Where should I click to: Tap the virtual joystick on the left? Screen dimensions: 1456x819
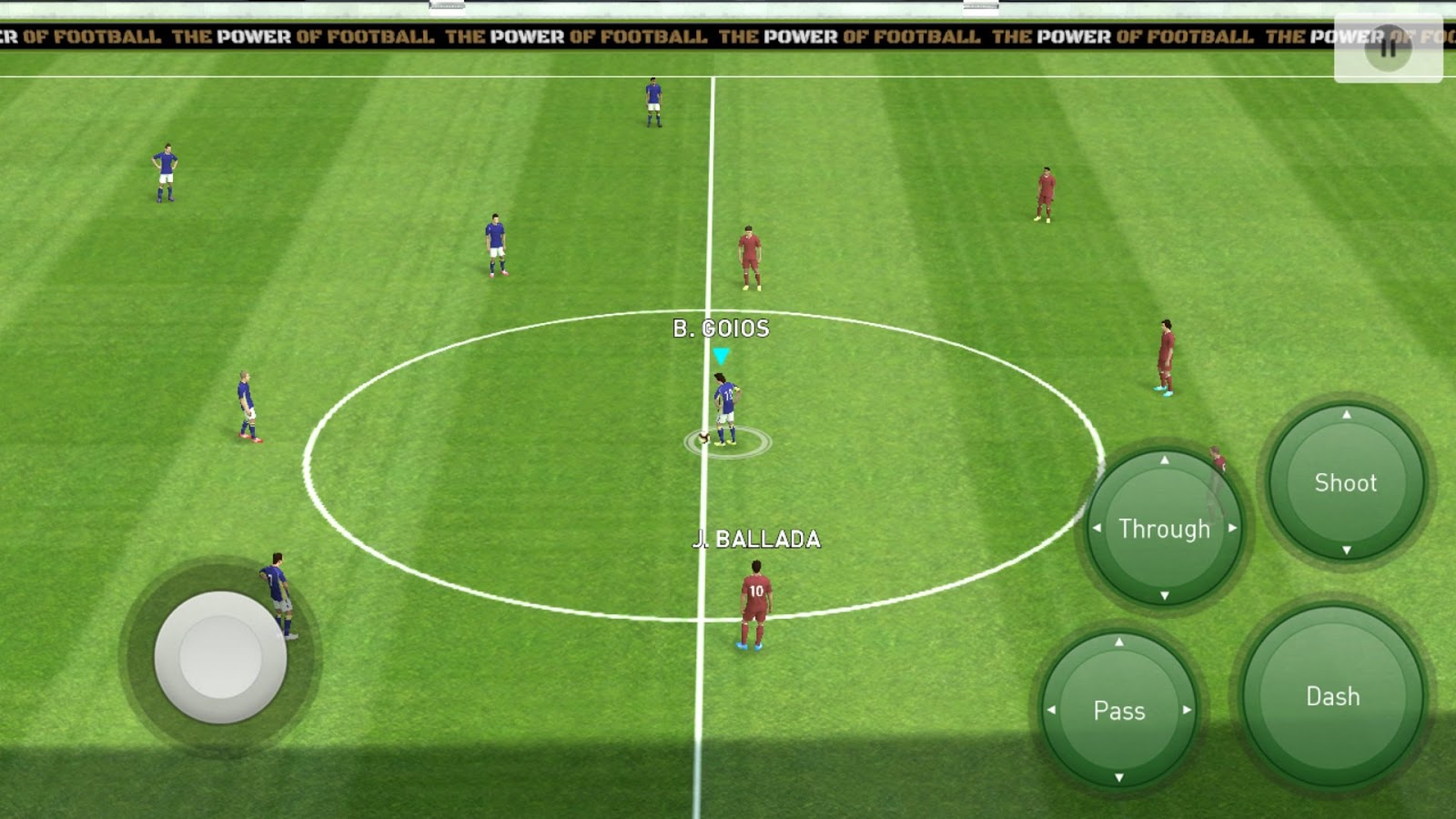(x=221, y=658)
